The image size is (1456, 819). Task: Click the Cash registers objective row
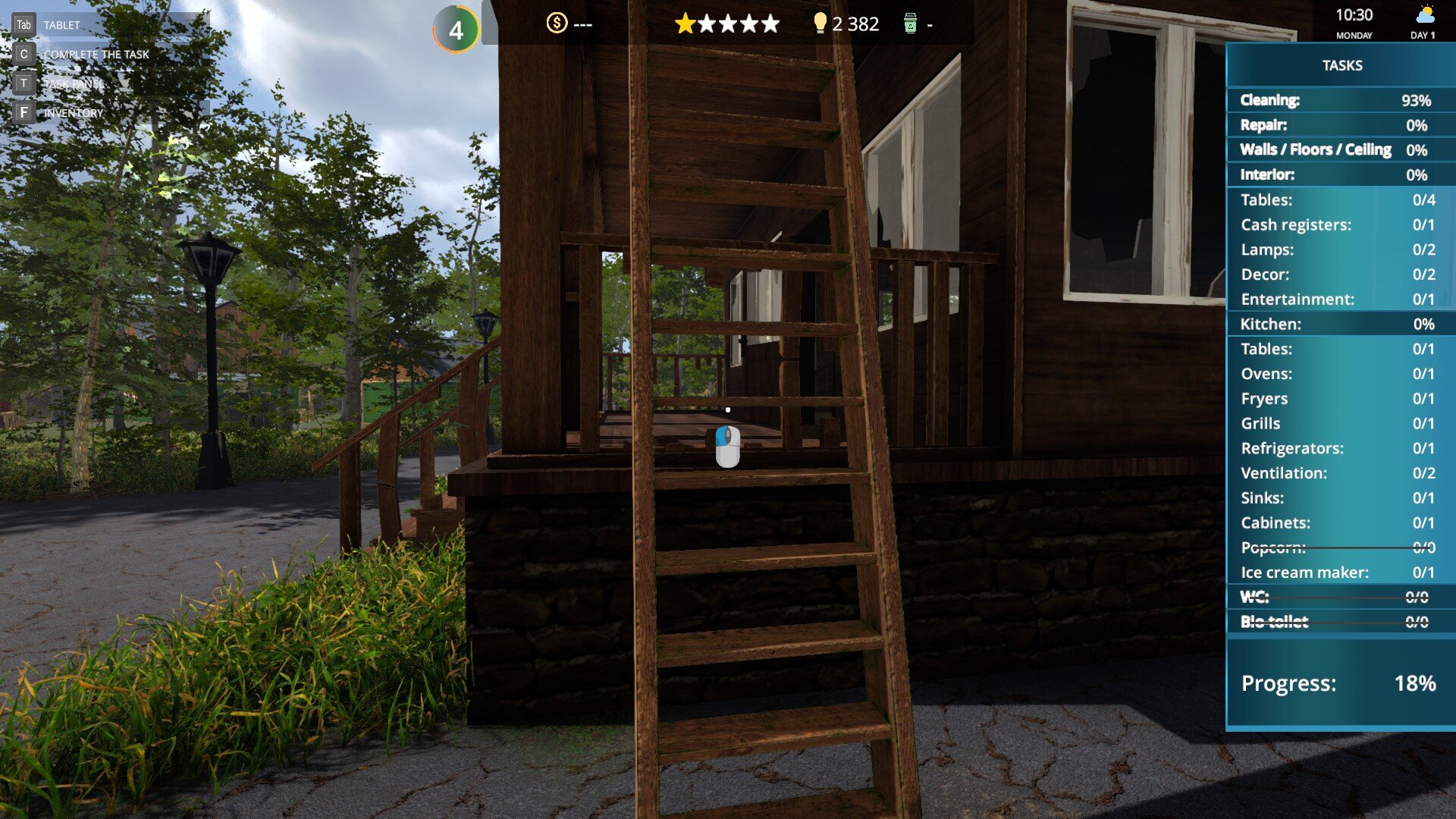click(1340, 224)
